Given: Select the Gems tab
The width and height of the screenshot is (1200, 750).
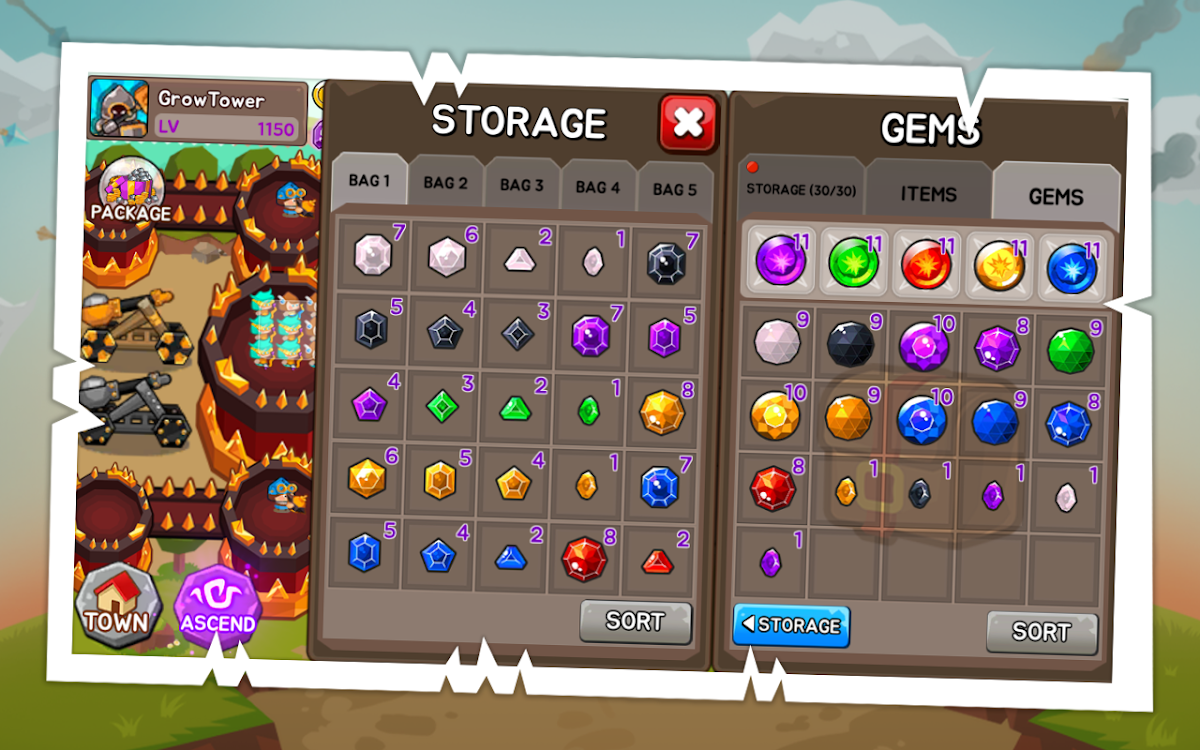Looking at the screenshot, I should (1055, 196).
